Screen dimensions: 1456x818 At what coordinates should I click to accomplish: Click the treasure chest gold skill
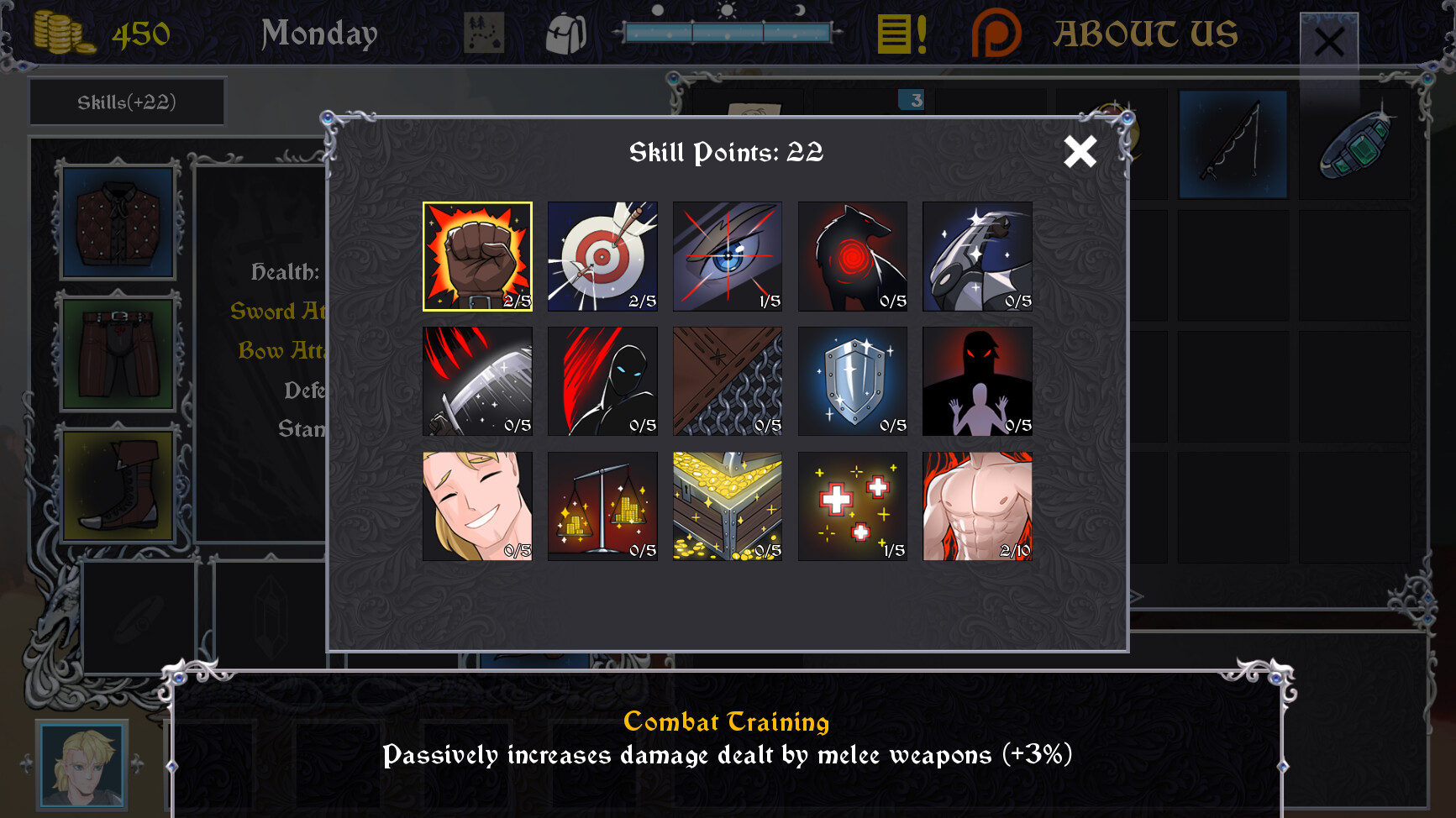[728, 506]
